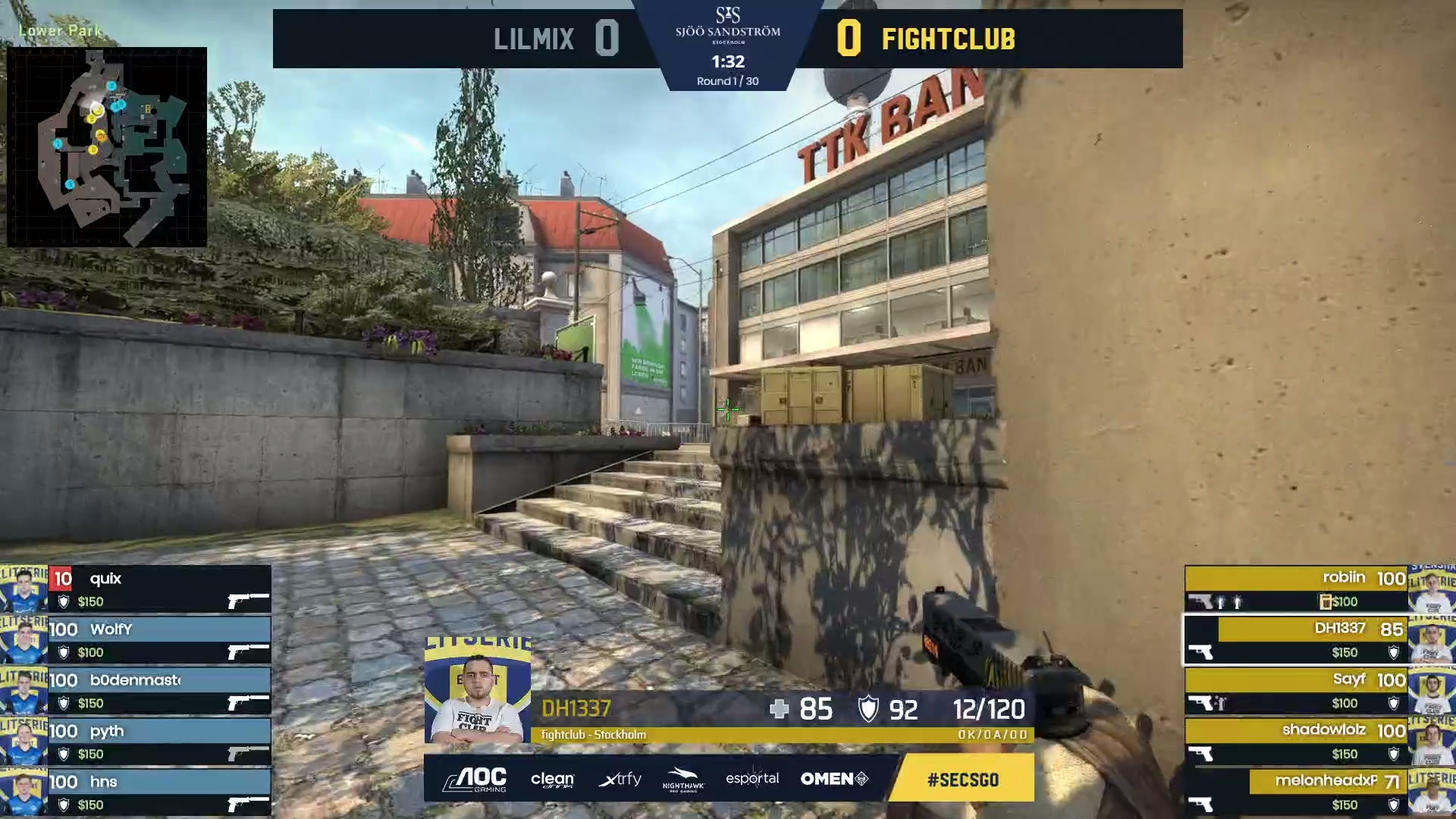Screen dimensions: 1456x819
Task: Select the FIGHTCLUB team name
Action: tap(948, 39)
